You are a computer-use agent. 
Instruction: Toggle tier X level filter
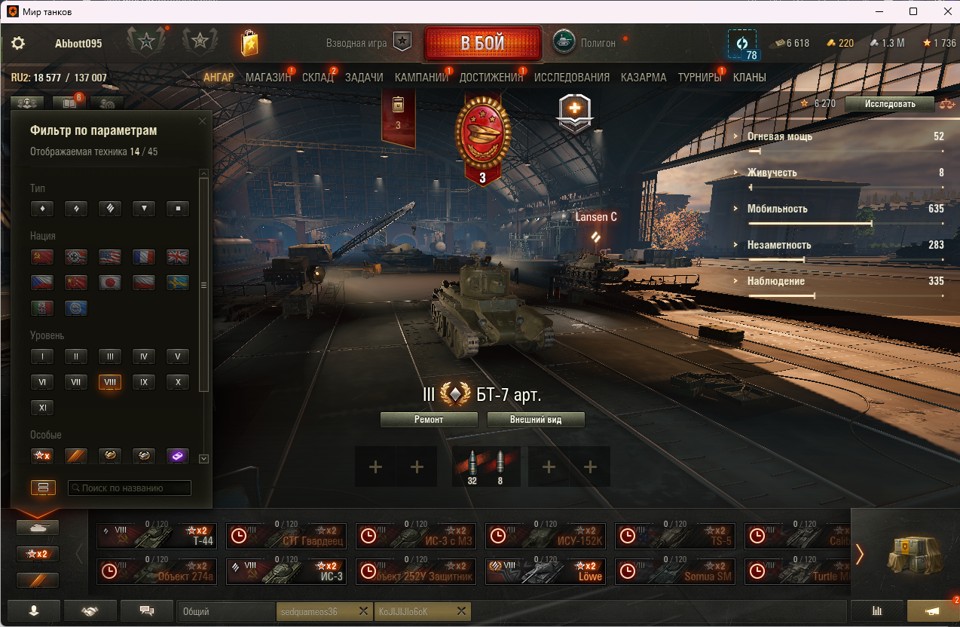177,382
